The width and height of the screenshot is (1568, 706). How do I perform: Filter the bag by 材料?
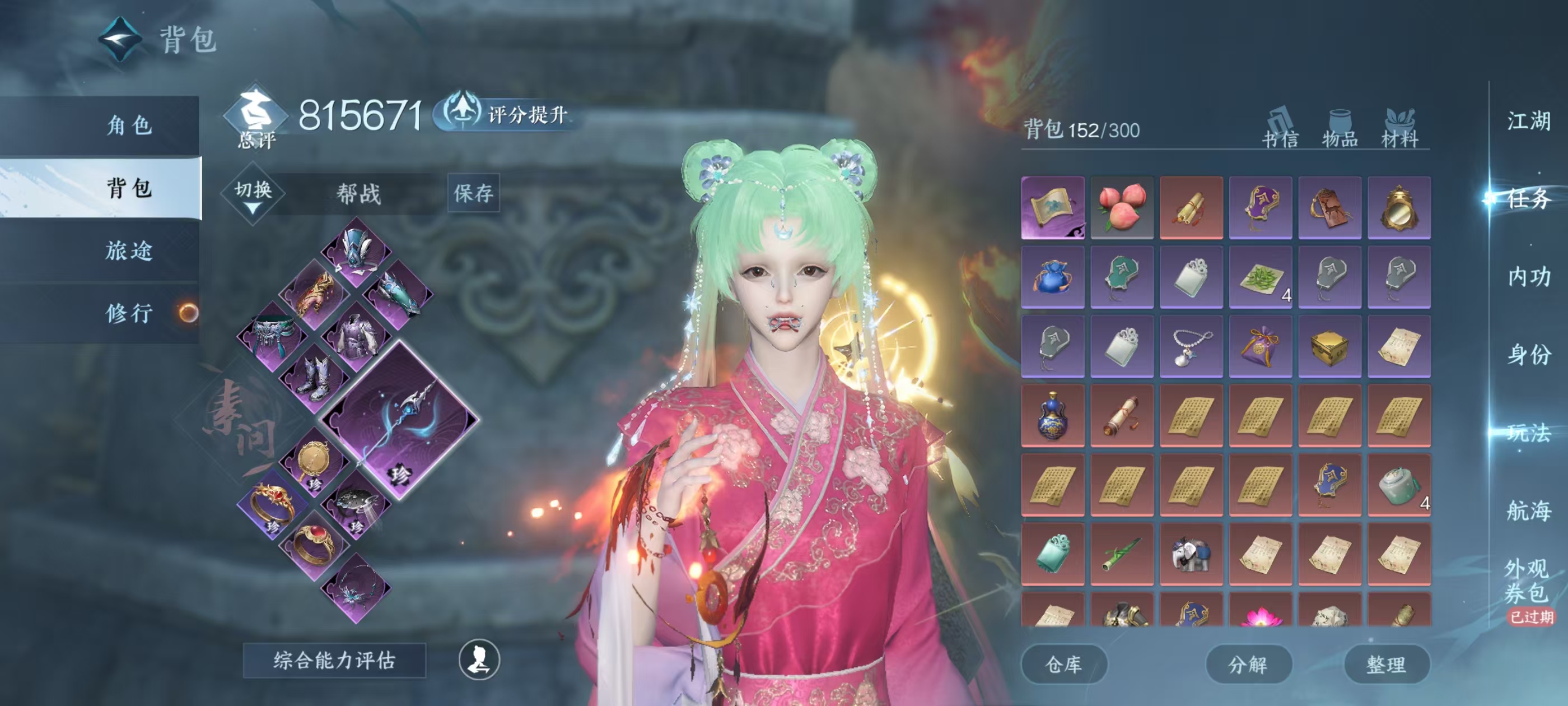1399,128
